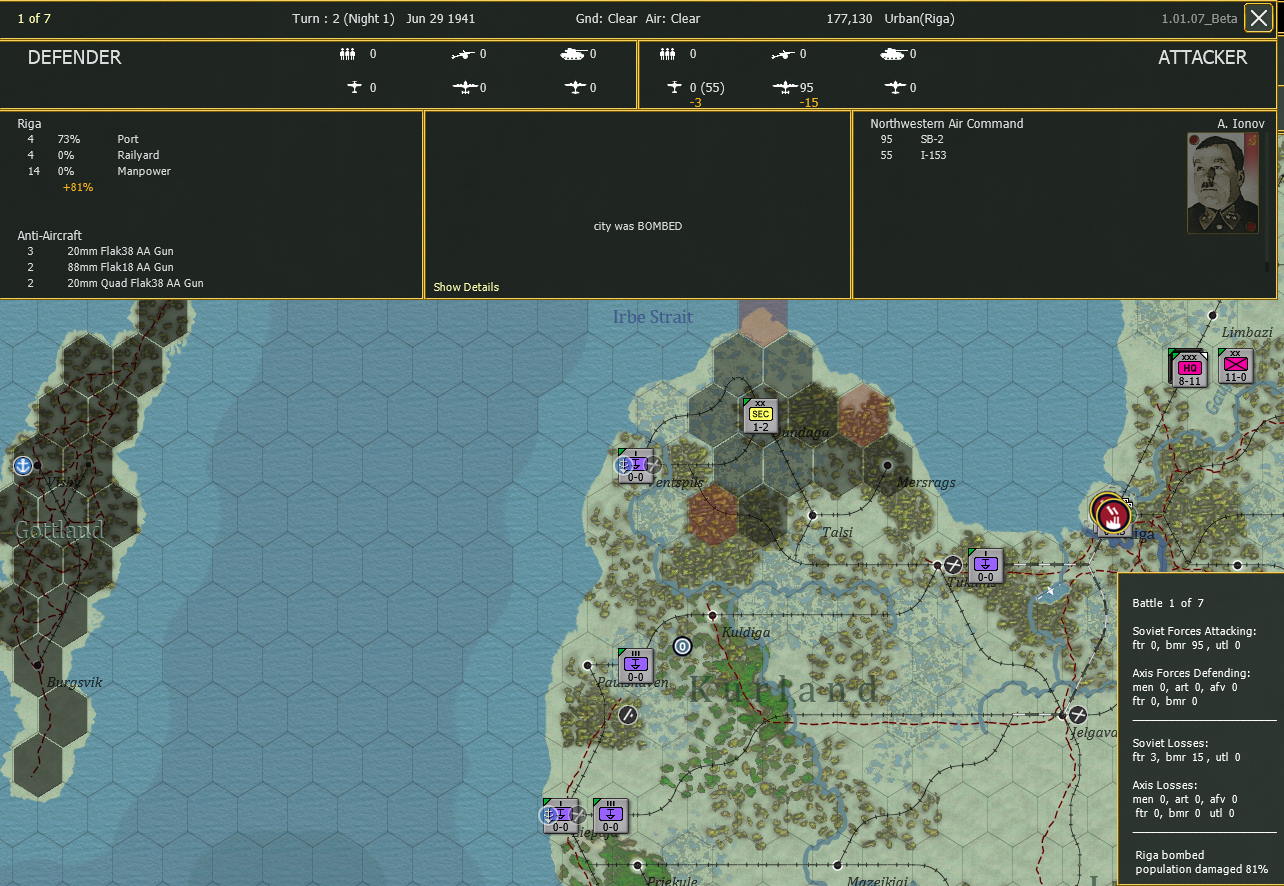Click the rail junction dot at Talsi
Image resolution: width=1284 pixels, height=886 pixels.
pyautogui.click(x=811, y=517)
